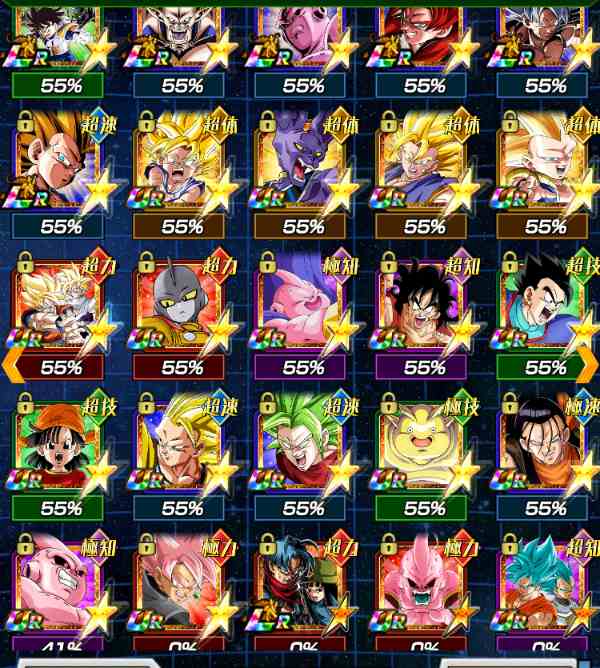Image resolution: width=600 pixels, height=668 pixels.
Task: Choose the Goku Black Rosé card
Action: pos(182,585)
